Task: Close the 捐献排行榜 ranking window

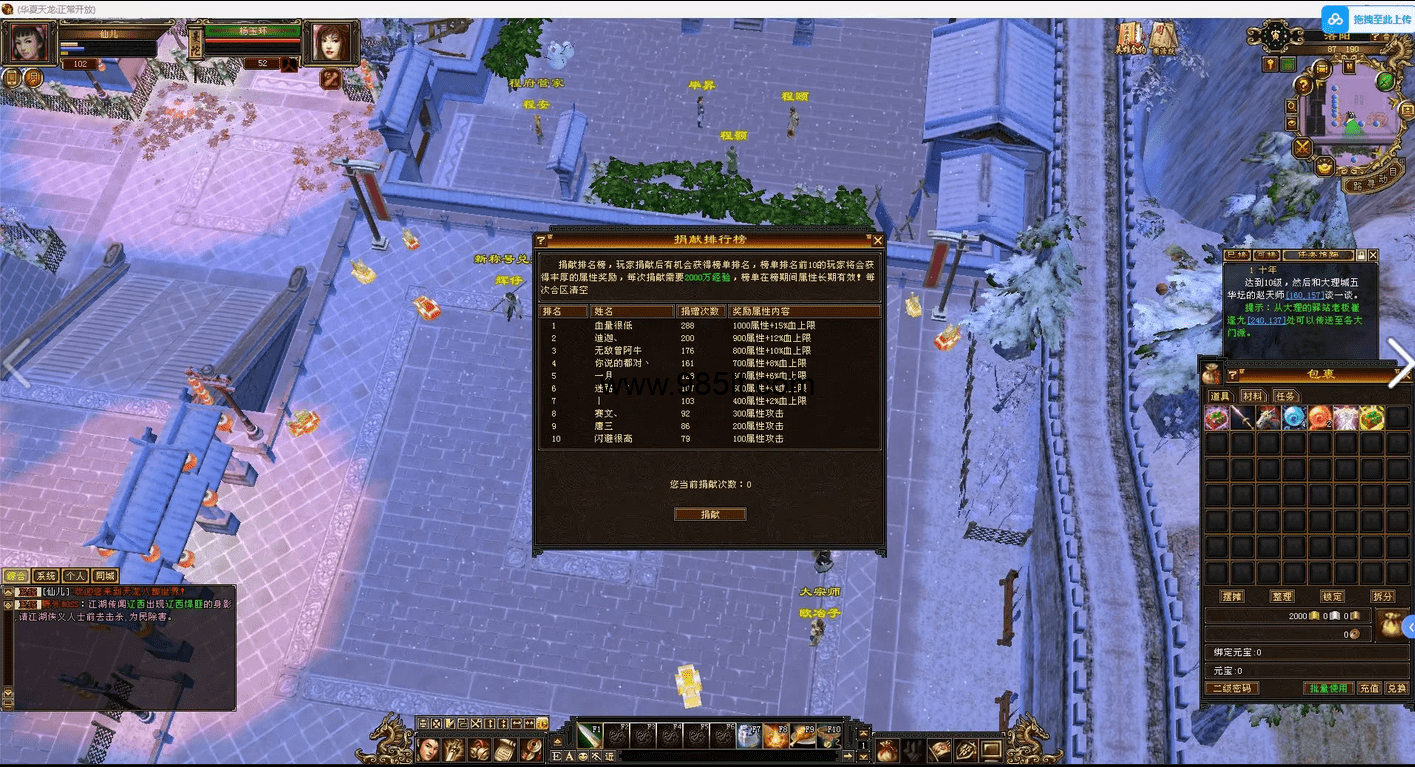Action: [x=878, y=240]
